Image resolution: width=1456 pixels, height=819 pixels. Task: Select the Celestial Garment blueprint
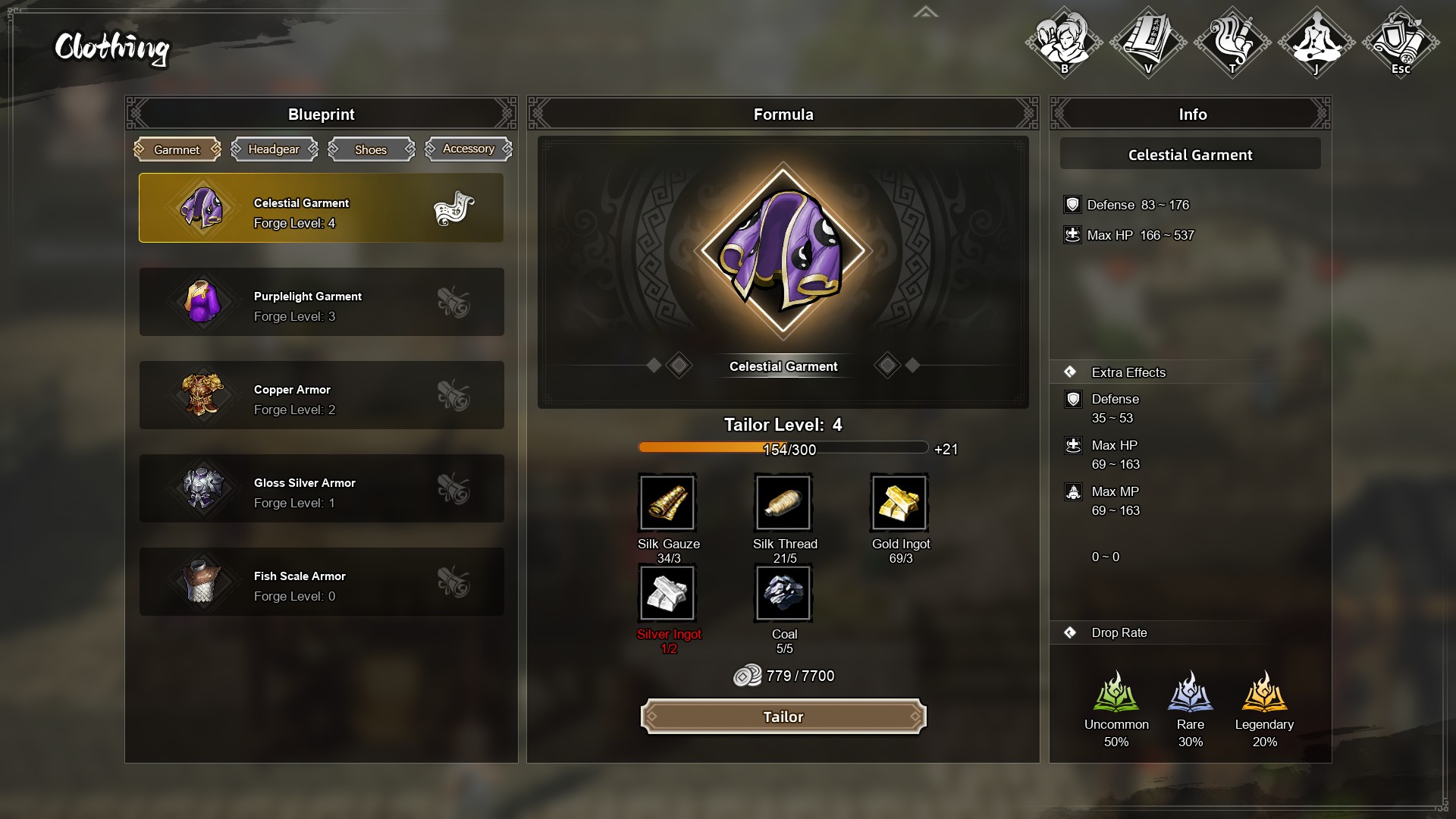tap(321, 208)
